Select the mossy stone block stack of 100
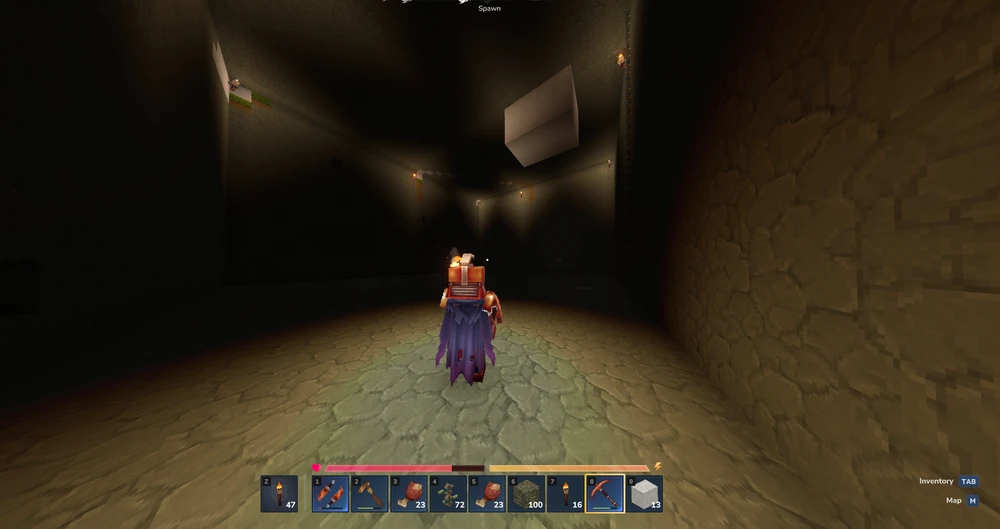This screenshot has width=1000, height=529. coord(526,493)
